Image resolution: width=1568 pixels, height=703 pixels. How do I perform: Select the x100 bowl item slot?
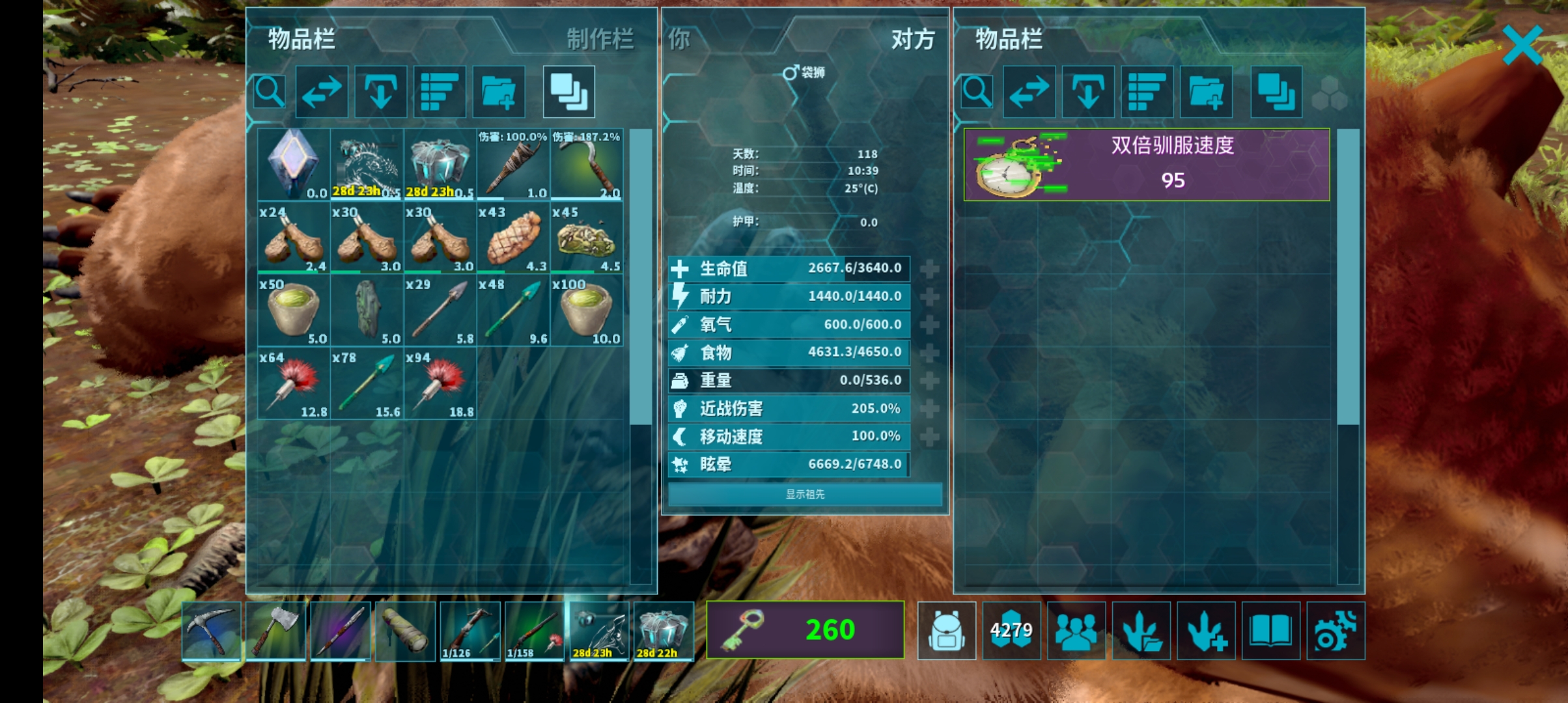[x=587, y=310]
